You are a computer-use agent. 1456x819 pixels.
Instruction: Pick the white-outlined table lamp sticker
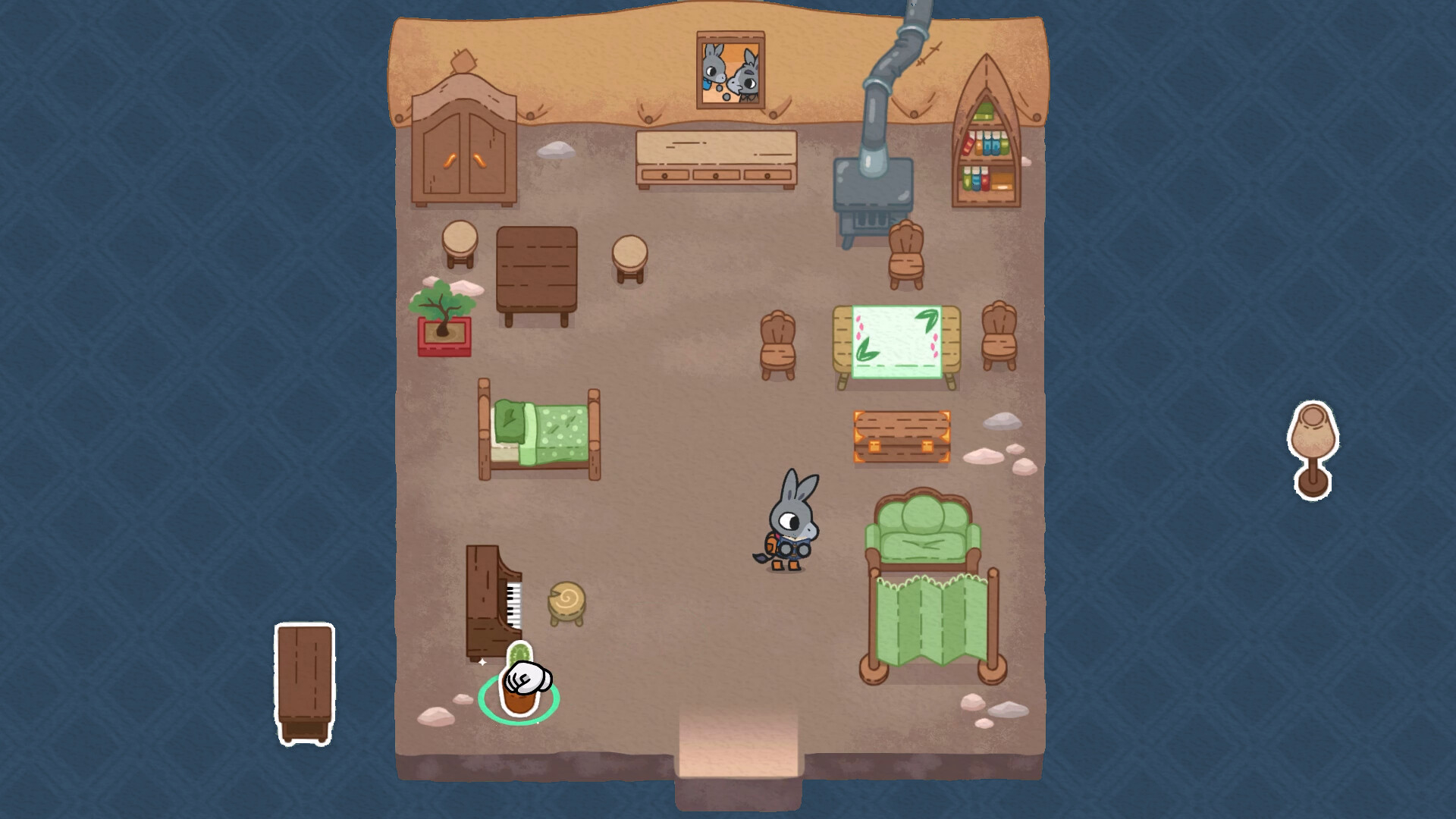[1313, 450]
